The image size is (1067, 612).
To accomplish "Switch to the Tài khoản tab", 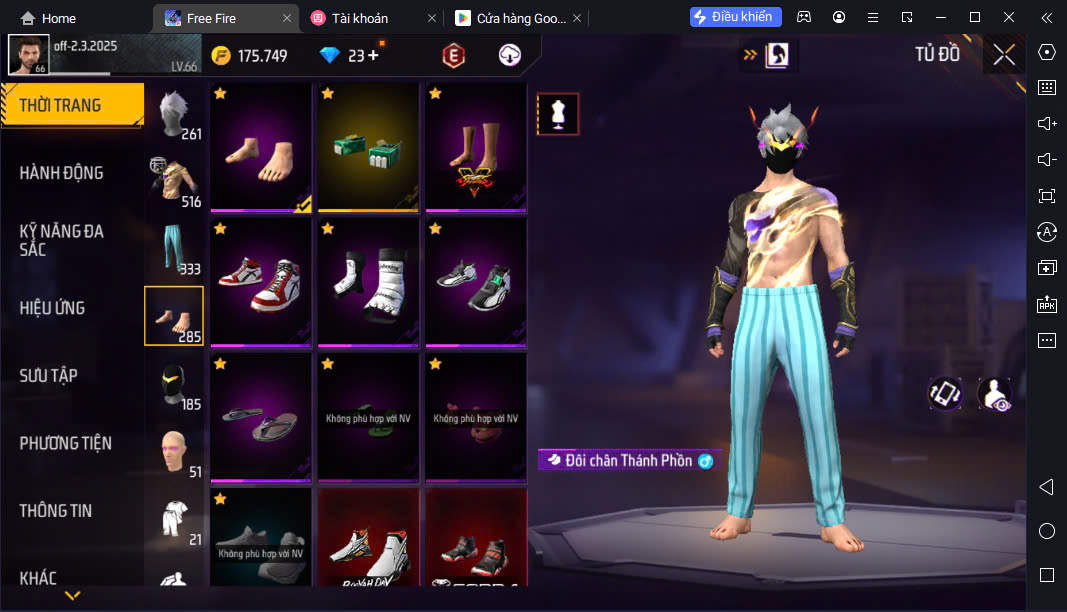I will point(362,18).
